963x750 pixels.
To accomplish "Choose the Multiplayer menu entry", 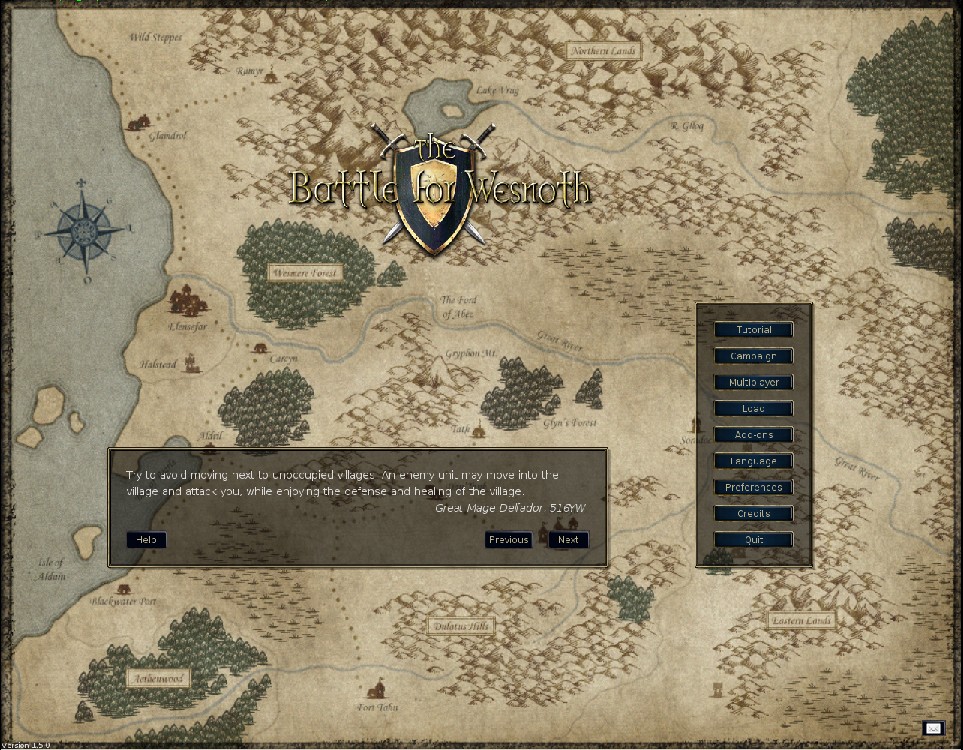I will [753, 382].
